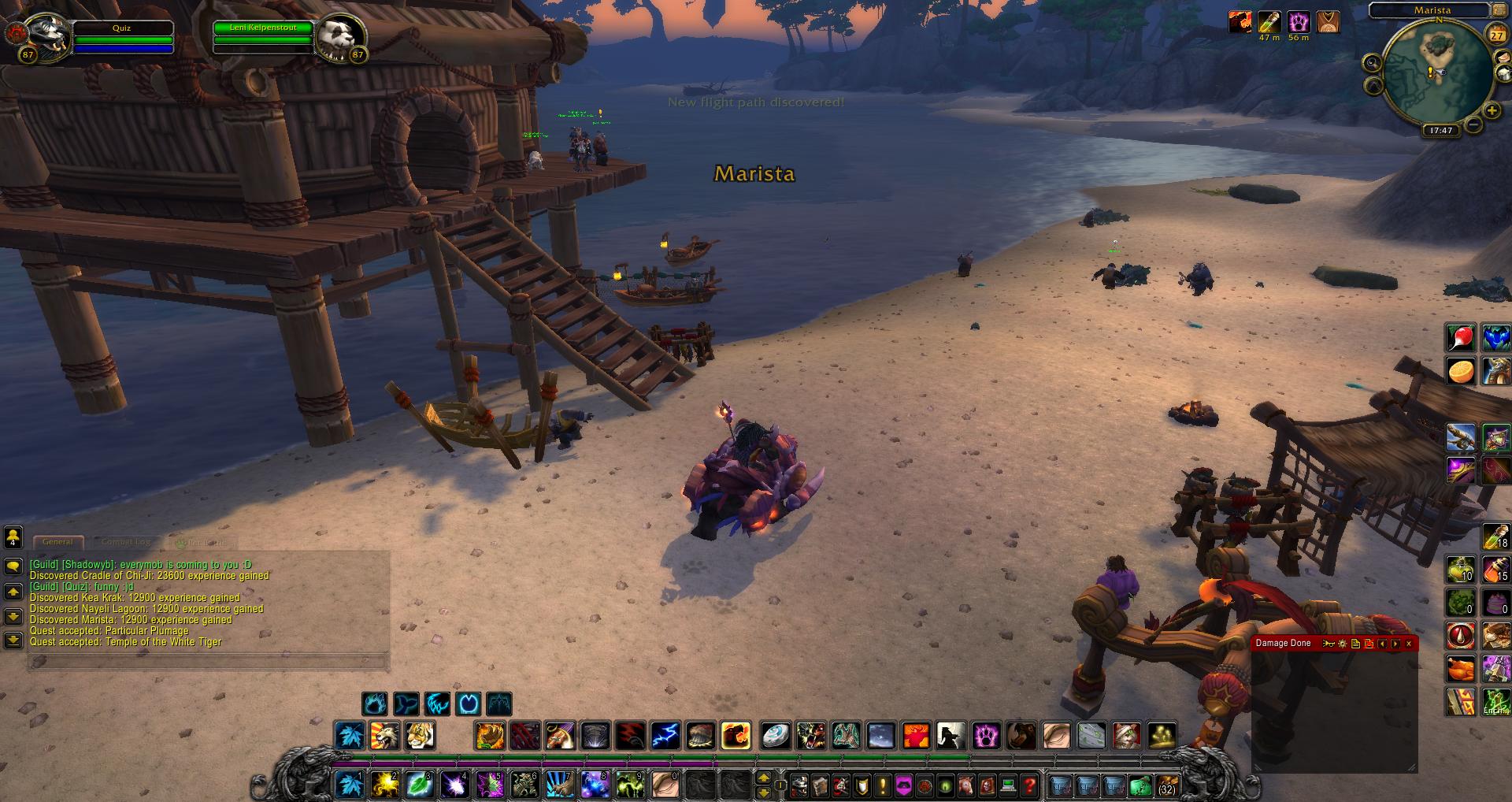Activate the maple leaf ability in slot 1

[350, 785]
